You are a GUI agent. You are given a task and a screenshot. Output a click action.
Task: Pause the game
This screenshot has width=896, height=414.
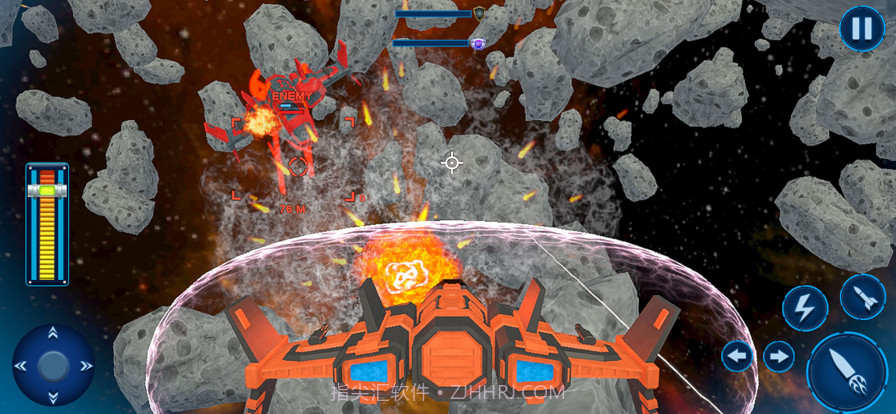click(861, 28)
